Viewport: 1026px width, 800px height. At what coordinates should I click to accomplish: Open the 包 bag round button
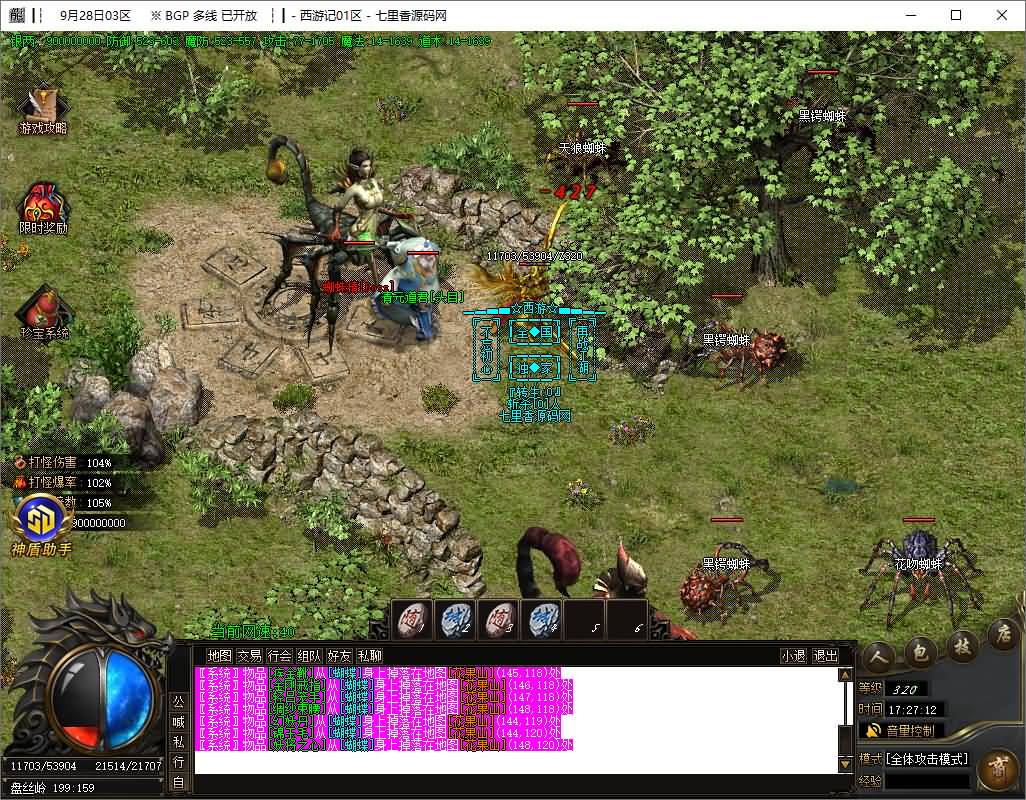point(920,650)
